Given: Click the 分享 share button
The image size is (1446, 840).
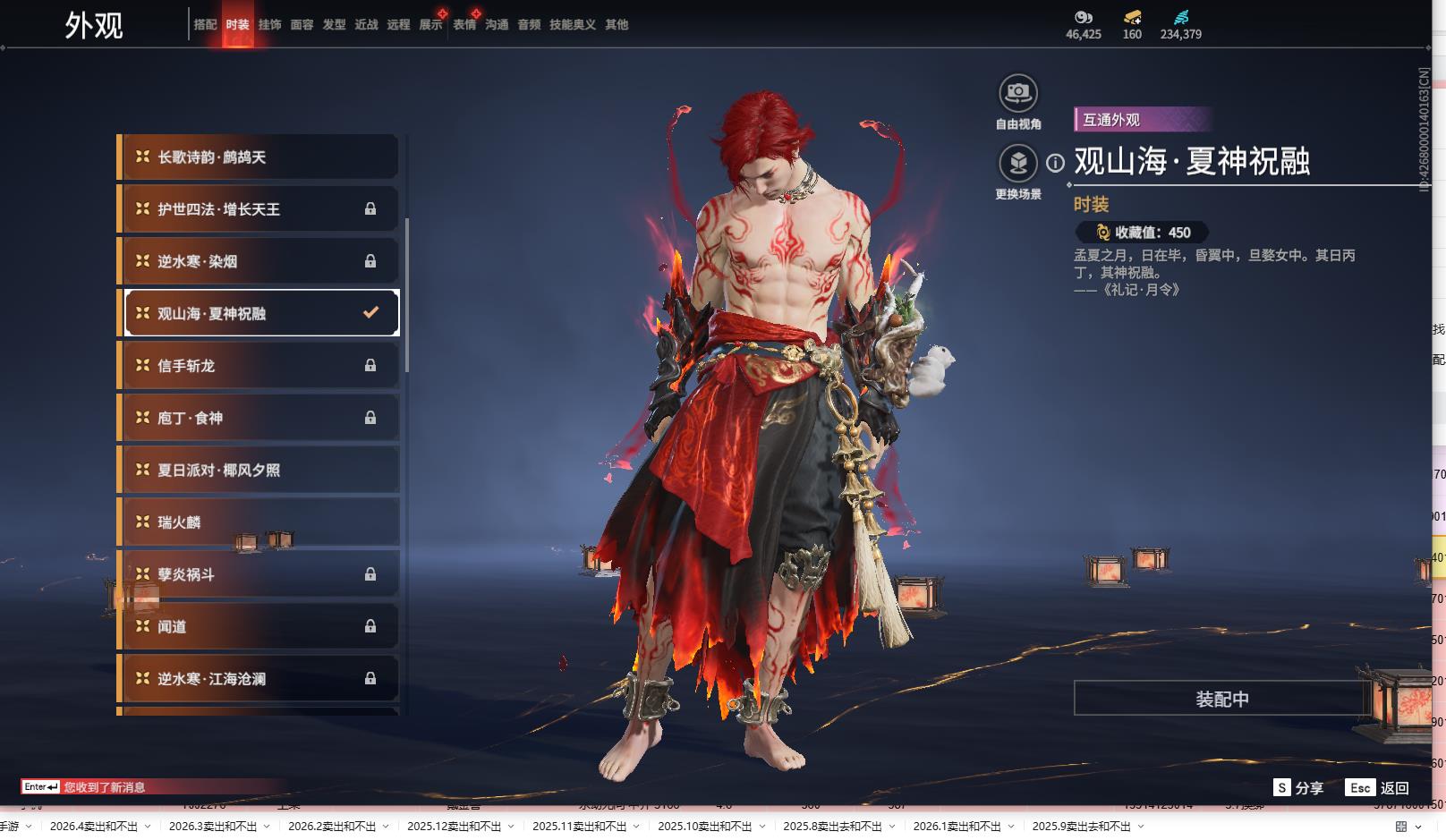Looking at the screenshot, I should 1298,787.
